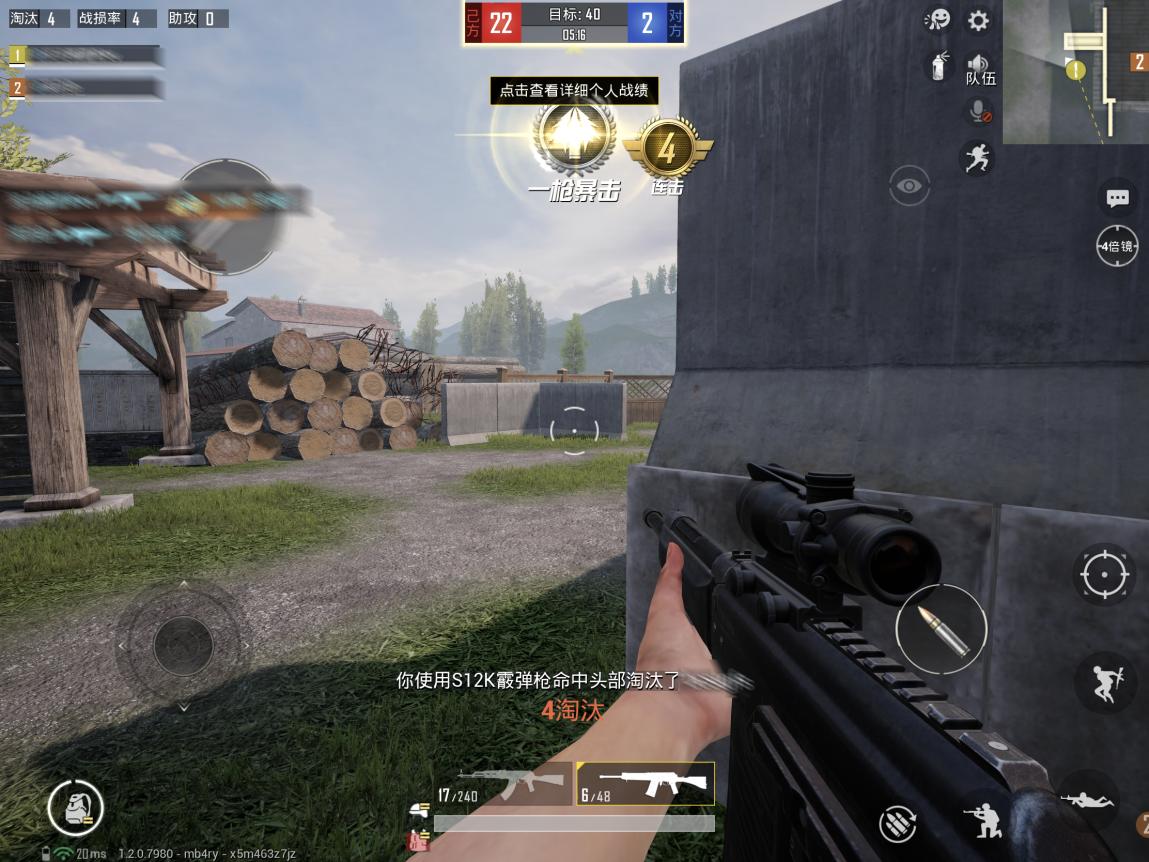Image resolution: width=1149 pixels, height=862 pixels.
Task: Expand the minimap
Action: click(x=1075, y=72)
